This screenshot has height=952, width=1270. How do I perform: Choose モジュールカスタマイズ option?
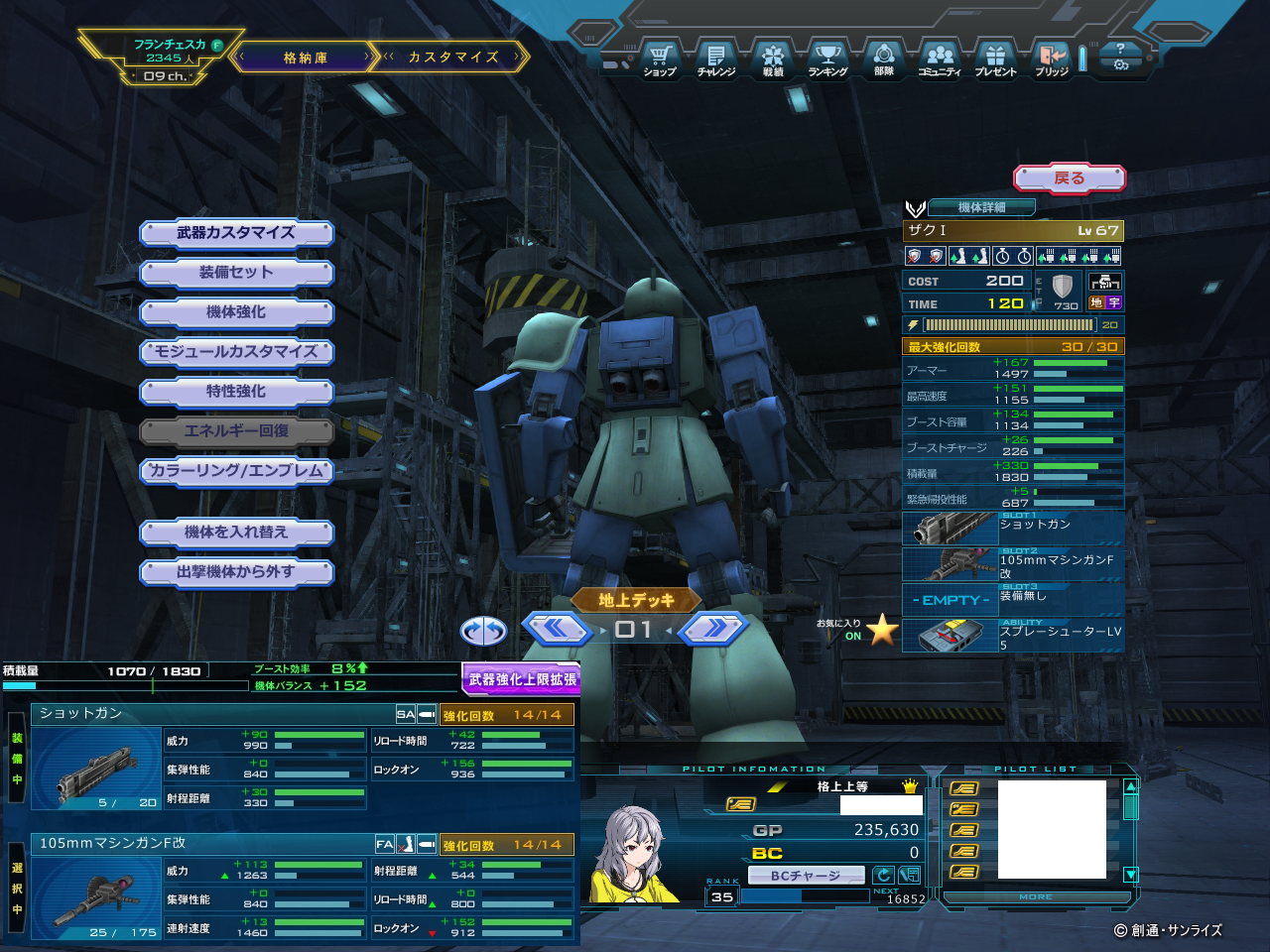click(236, 352)
